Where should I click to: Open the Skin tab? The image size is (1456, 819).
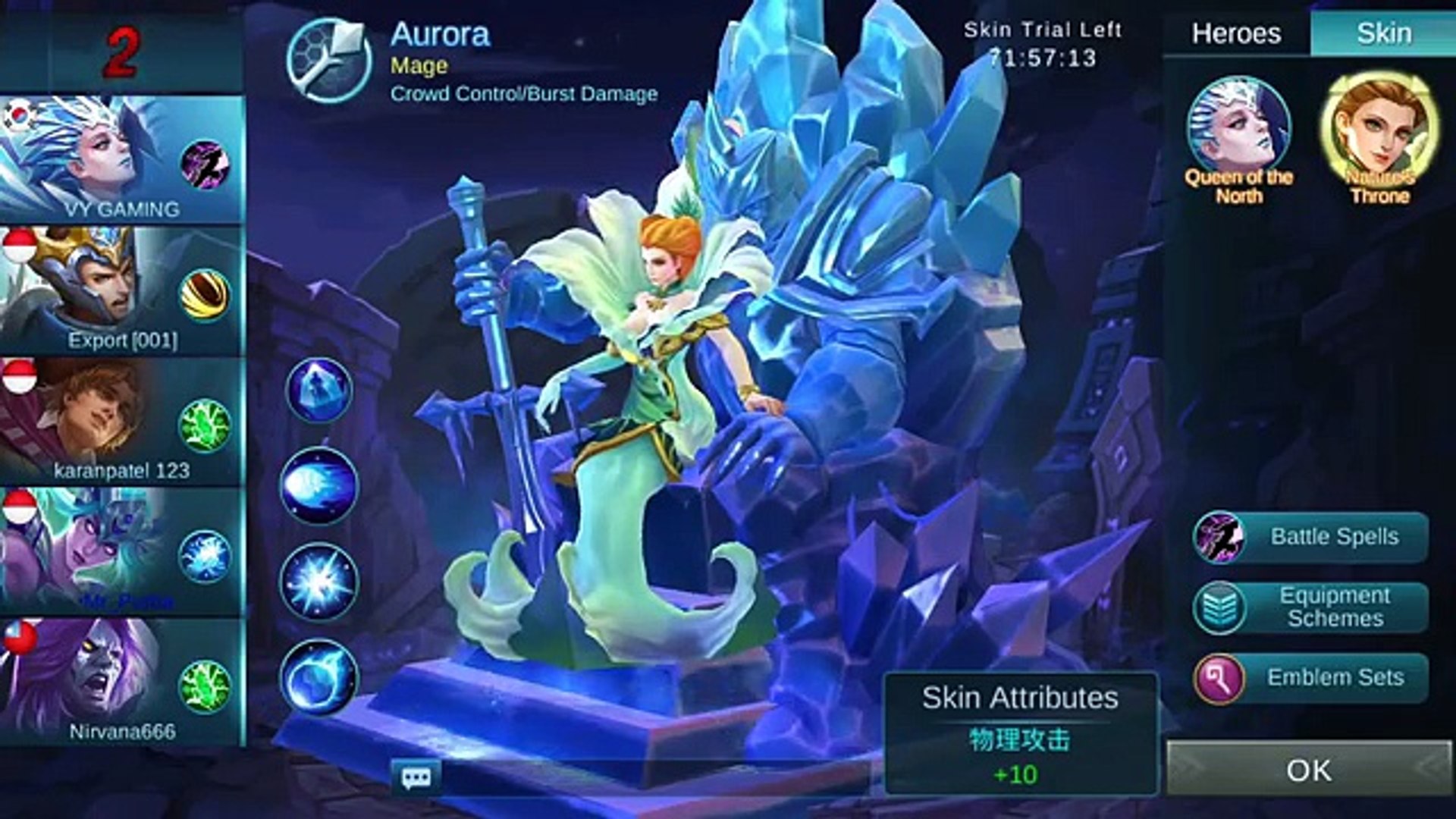click(x=1383, y=33)
